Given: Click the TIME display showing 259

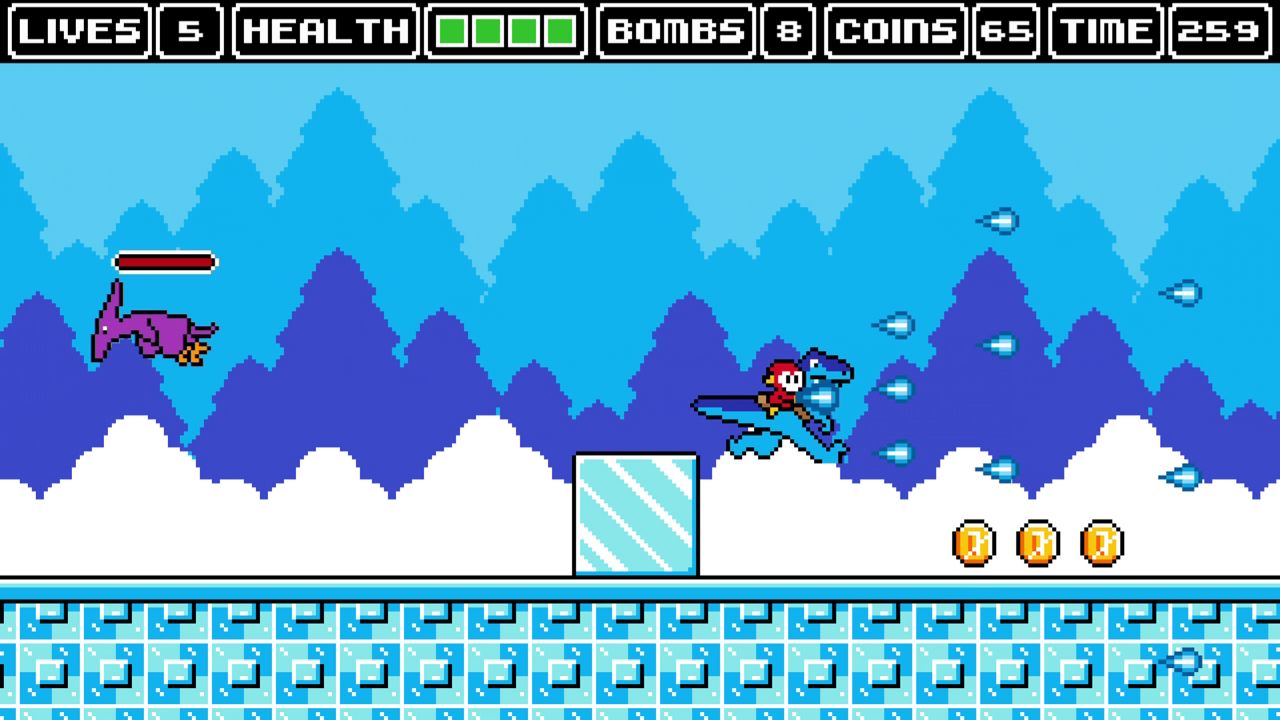Looking at the screenshot, I should click(1221, 31).
